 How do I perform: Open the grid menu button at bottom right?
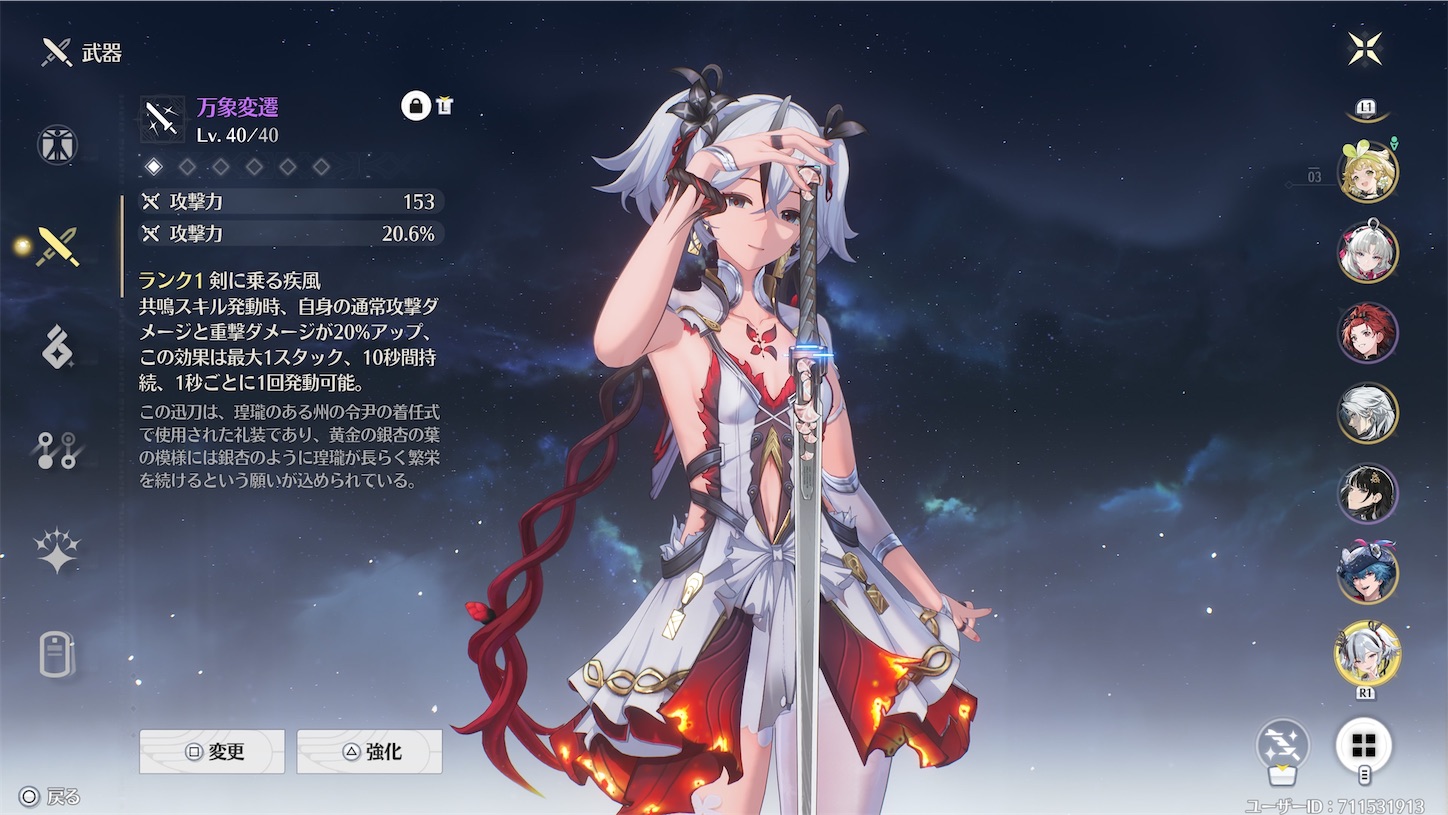pos(1365,746)
